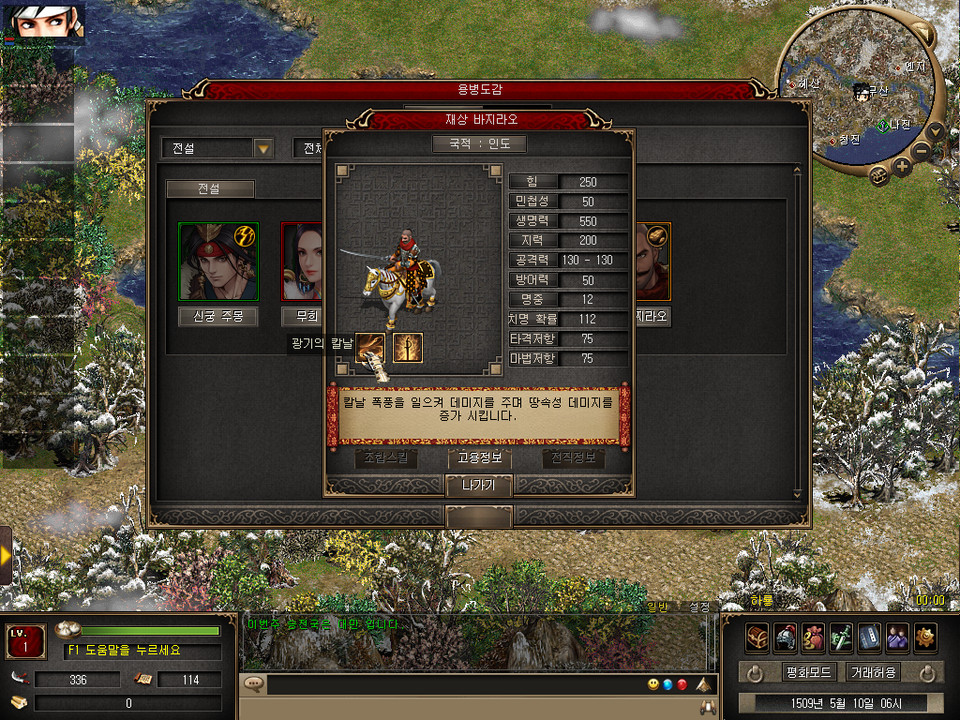Toggle the 평화모드 peace mode button
The image size is (960, 720).
[809, 672]
